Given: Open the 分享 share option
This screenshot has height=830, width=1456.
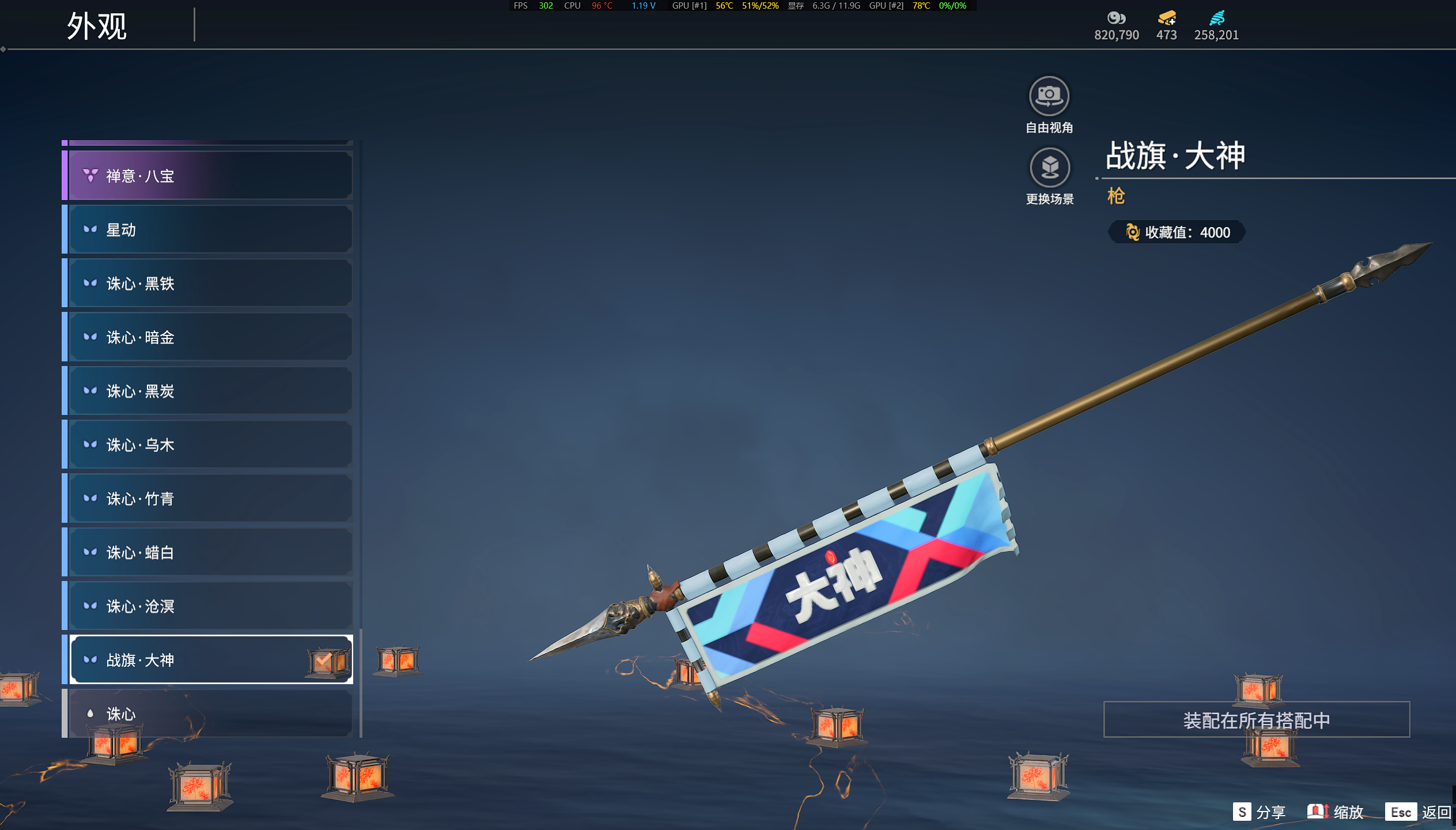Looking at the screenshot, I should 1260,812.
